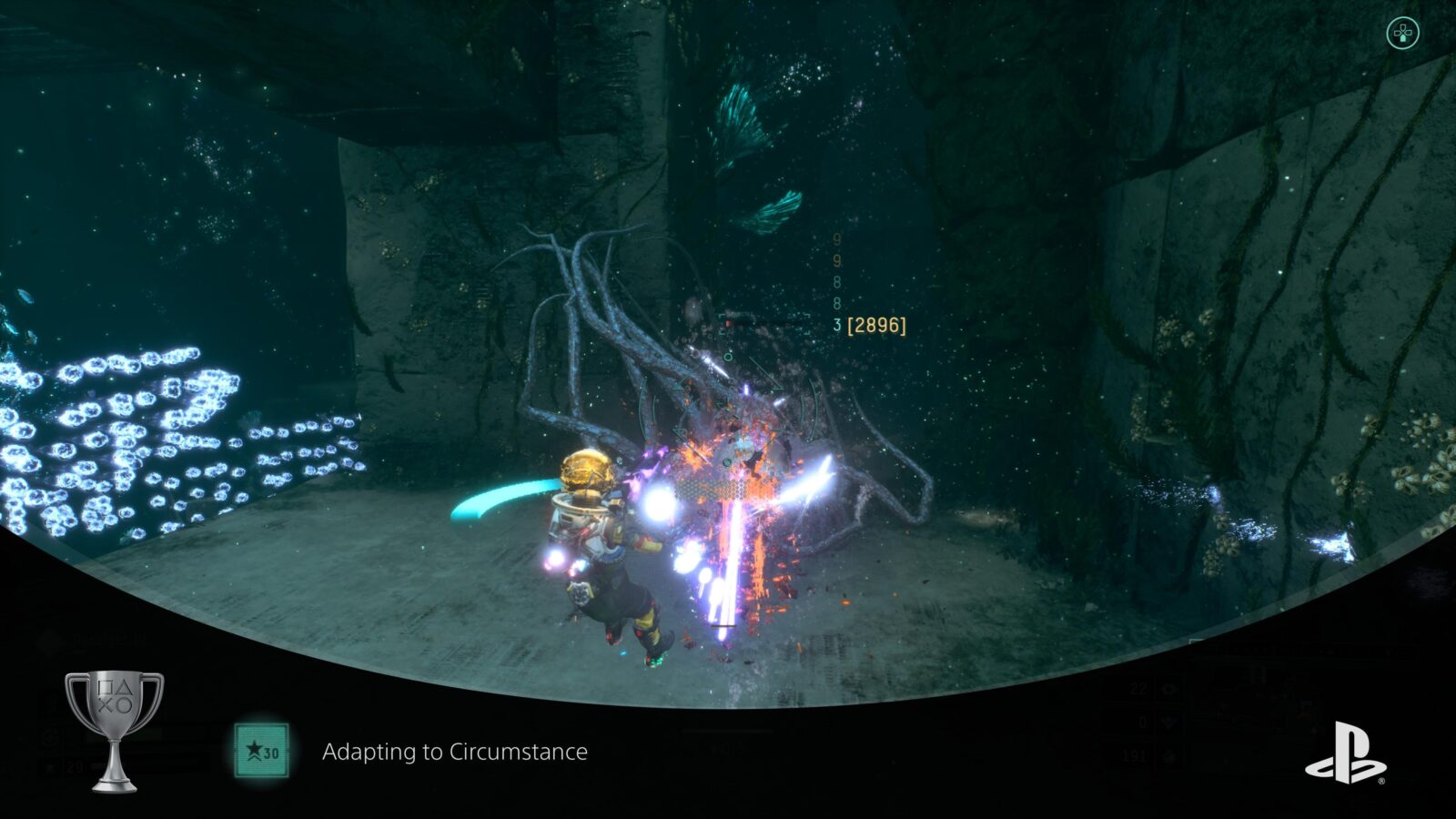Click the orange [2896] damage total readout
The width and height of the screenshot is (1456, 819).
pyautogui.click(x=876, y=323)
